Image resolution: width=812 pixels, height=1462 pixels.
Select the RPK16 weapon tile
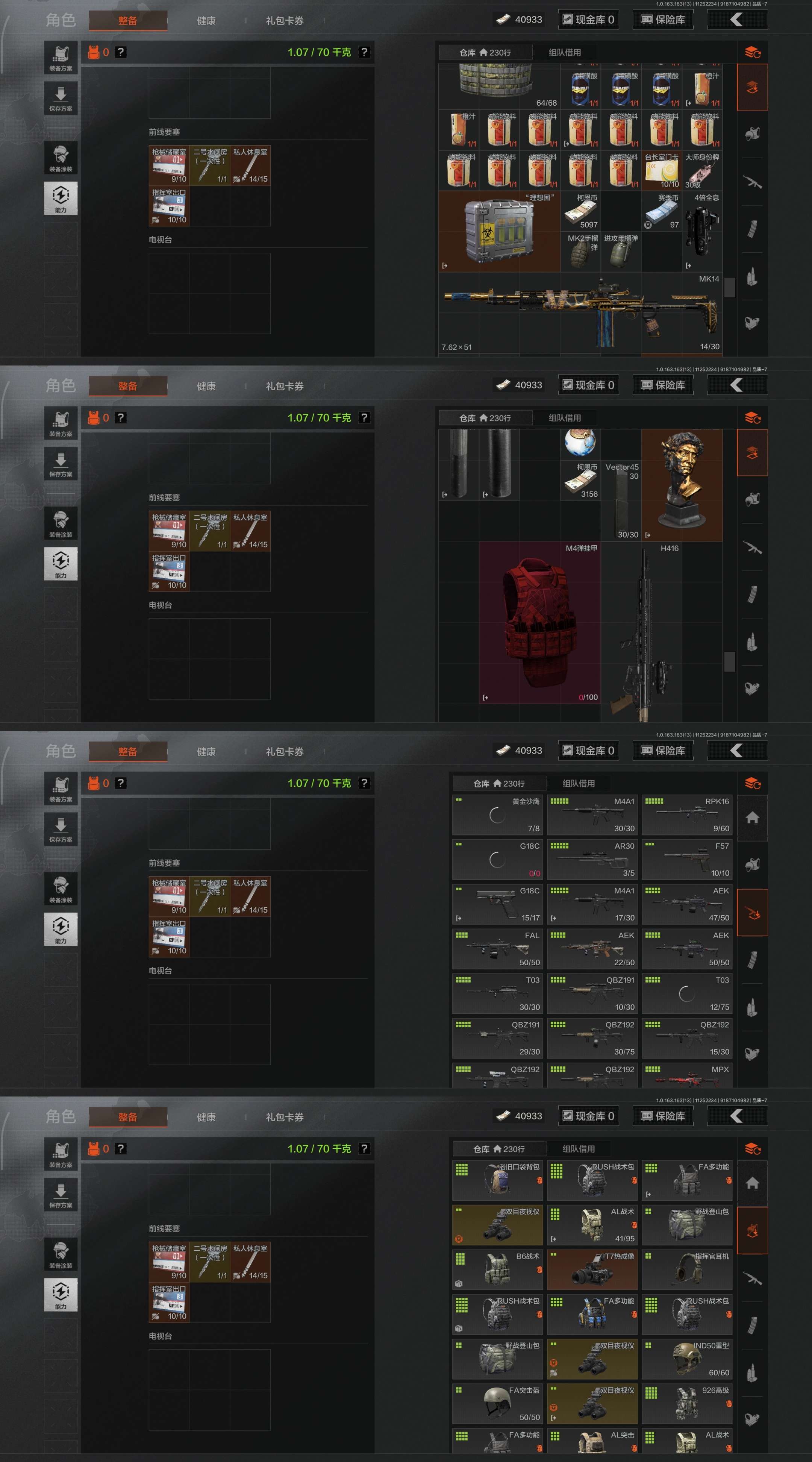click(x=686, y=814)
